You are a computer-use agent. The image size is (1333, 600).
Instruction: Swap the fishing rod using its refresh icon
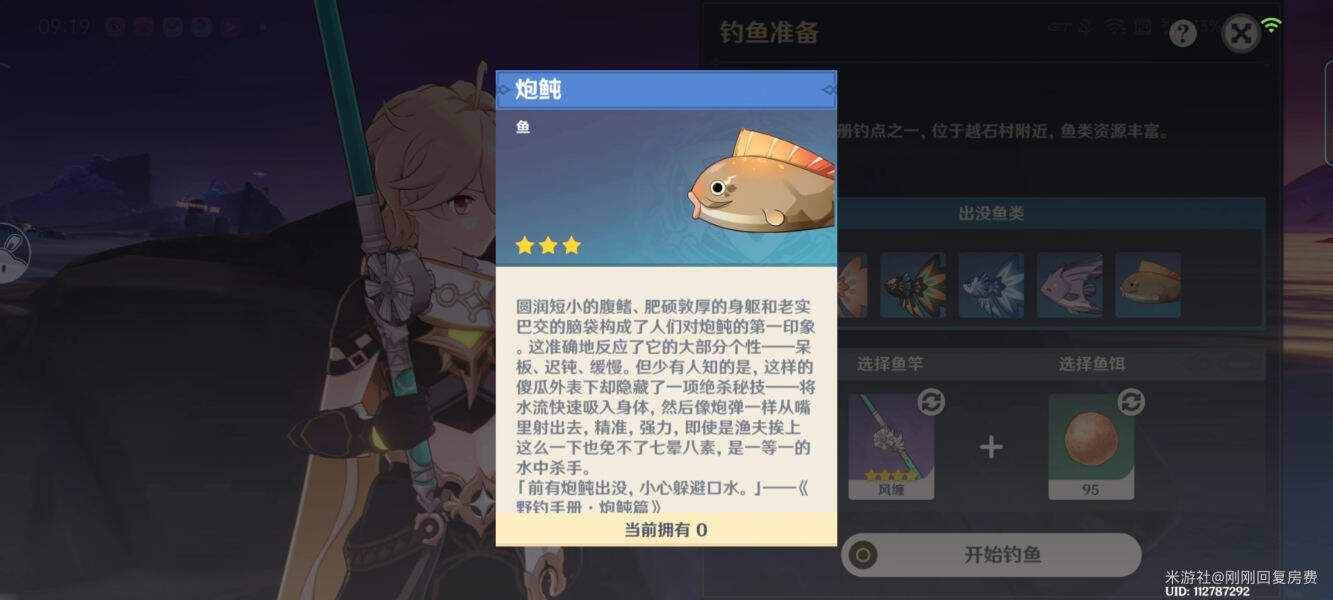tap(931, 402)
